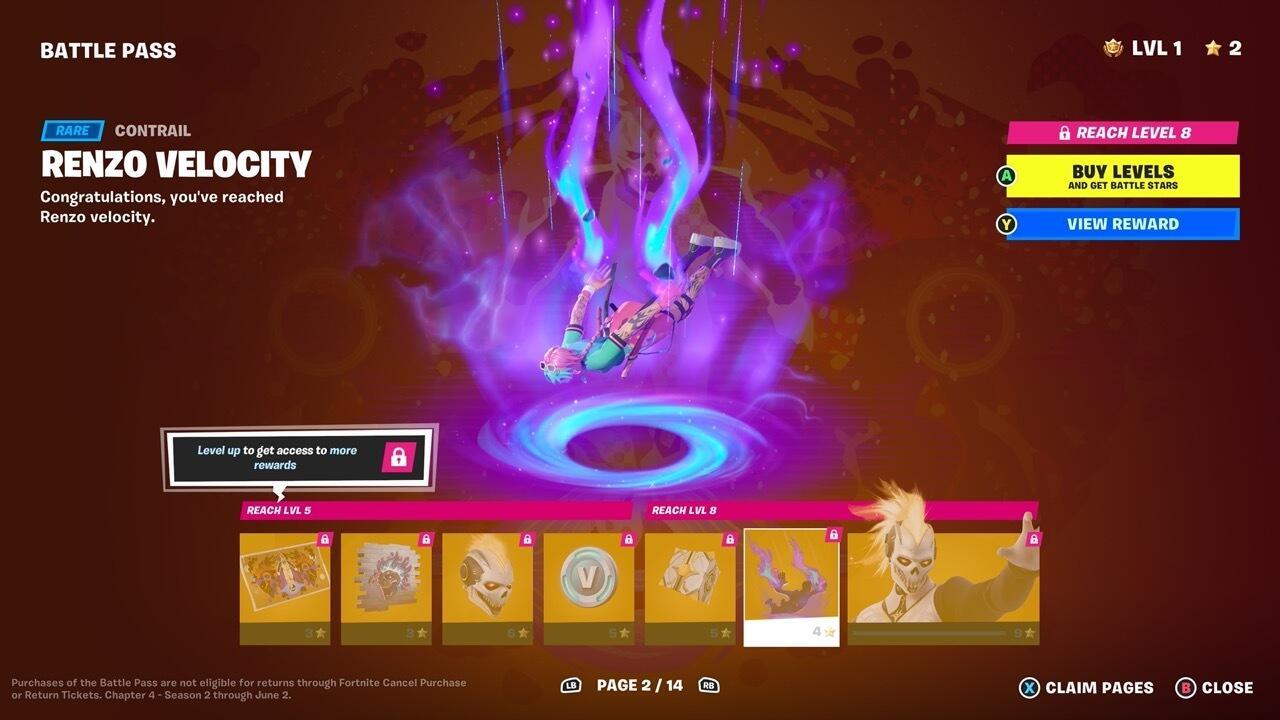Open View Reward

[1121, 224]
